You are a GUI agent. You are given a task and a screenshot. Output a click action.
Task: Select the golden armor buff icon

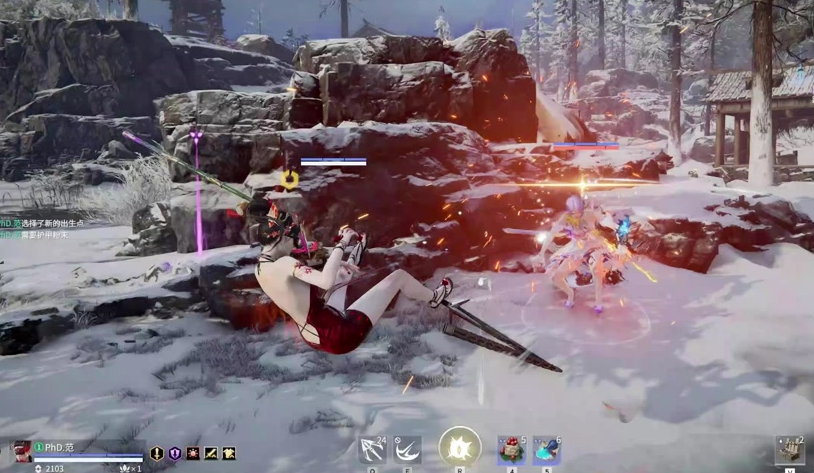(x=229, y=454)
